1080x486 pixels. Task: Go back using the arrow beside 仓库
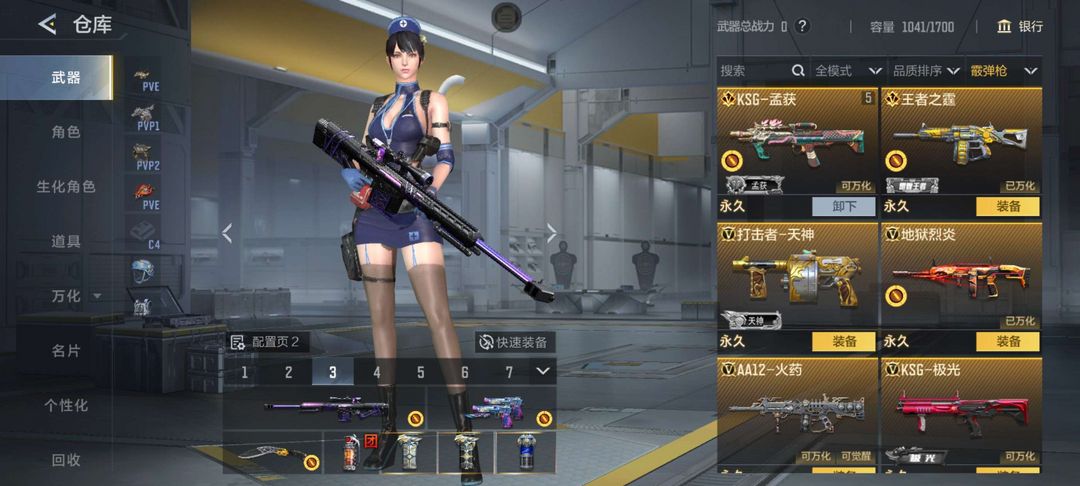47,25
